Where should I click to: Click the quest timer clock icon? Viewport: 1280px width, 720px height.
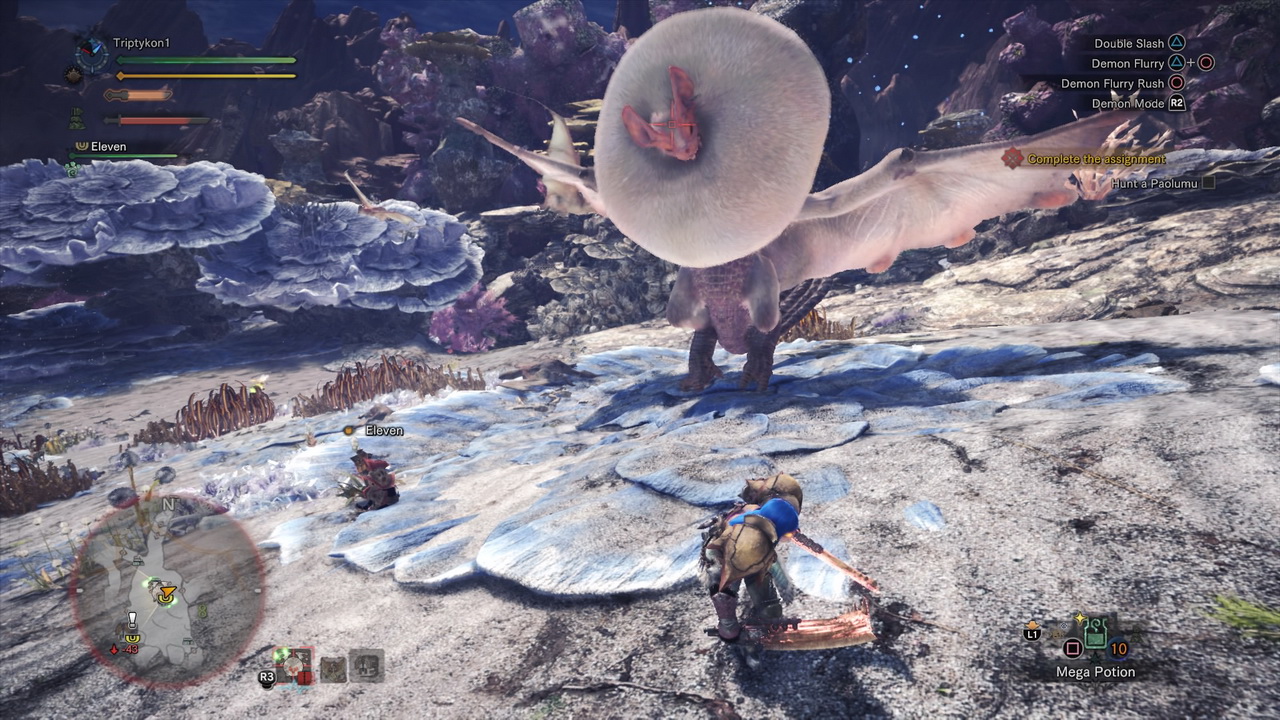[x=93, y=50]
